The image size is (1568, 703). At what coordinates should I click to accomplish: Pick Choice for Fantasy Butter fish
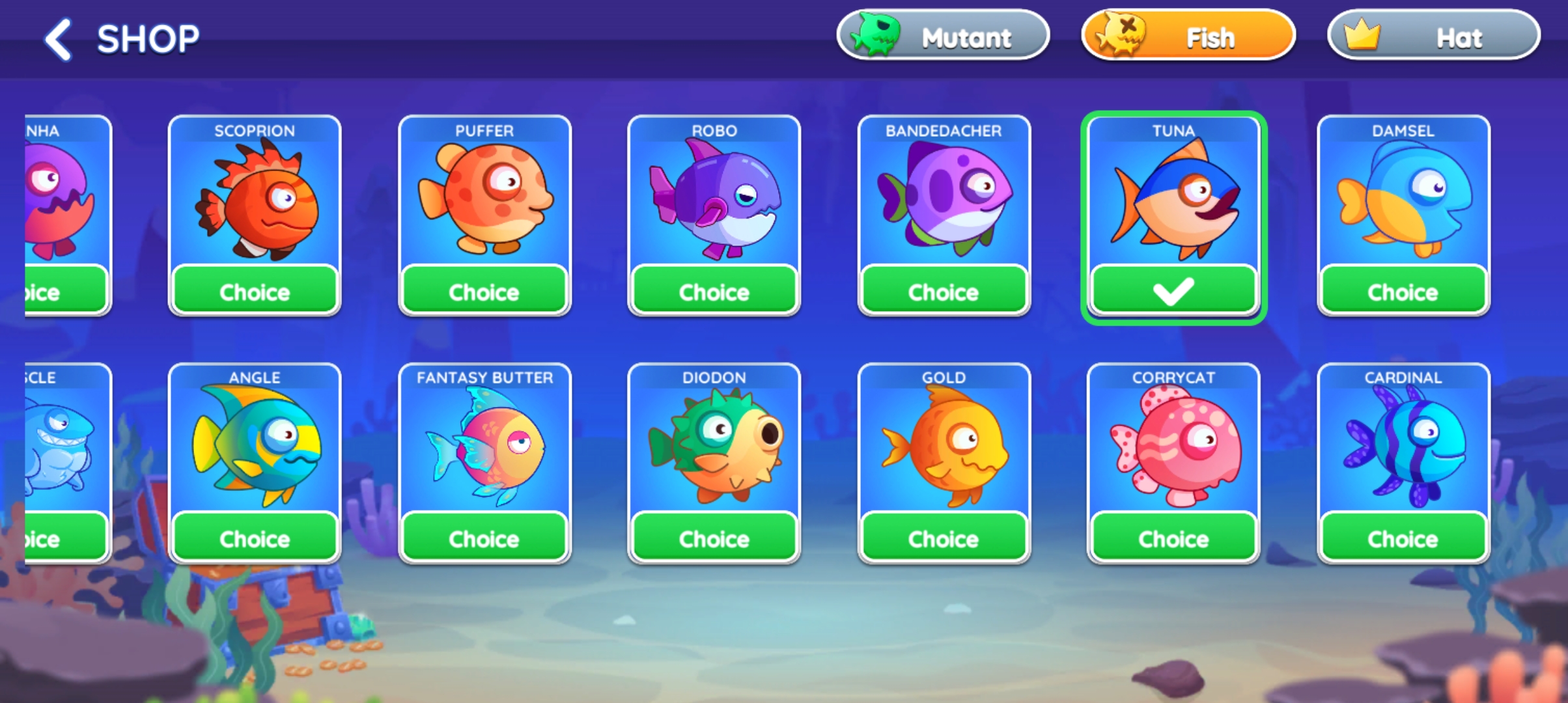click(484, 538)
